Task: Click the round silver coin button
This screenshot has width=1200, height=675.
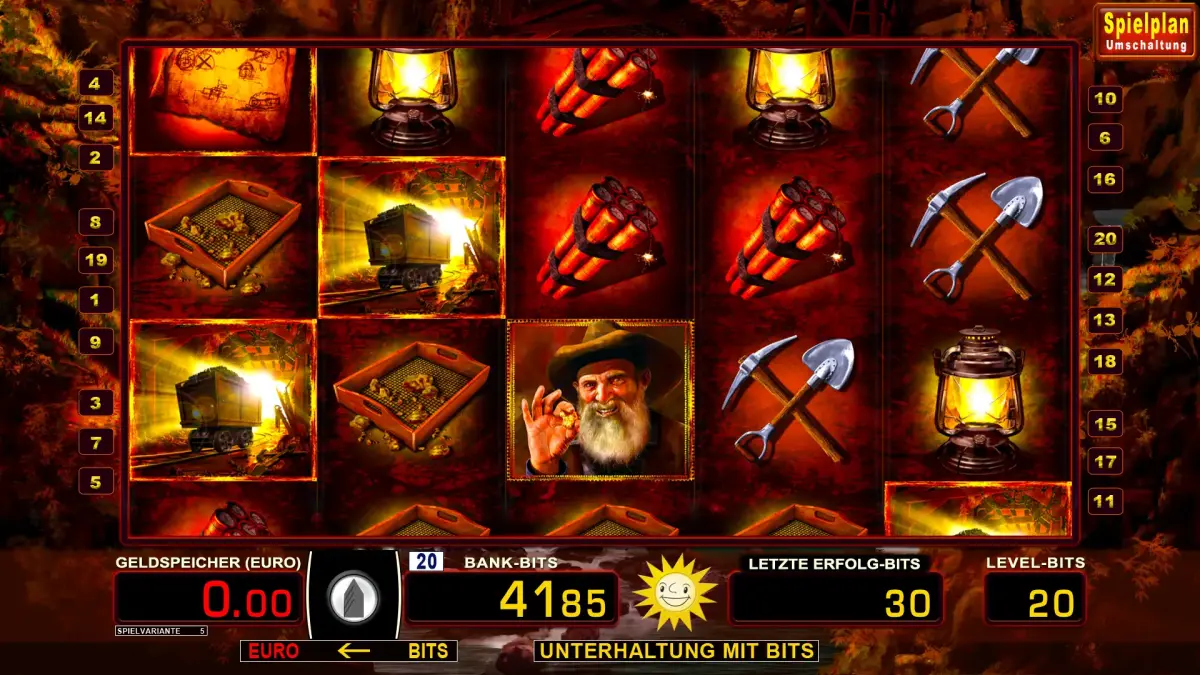Action: click(x=355, y=597)
